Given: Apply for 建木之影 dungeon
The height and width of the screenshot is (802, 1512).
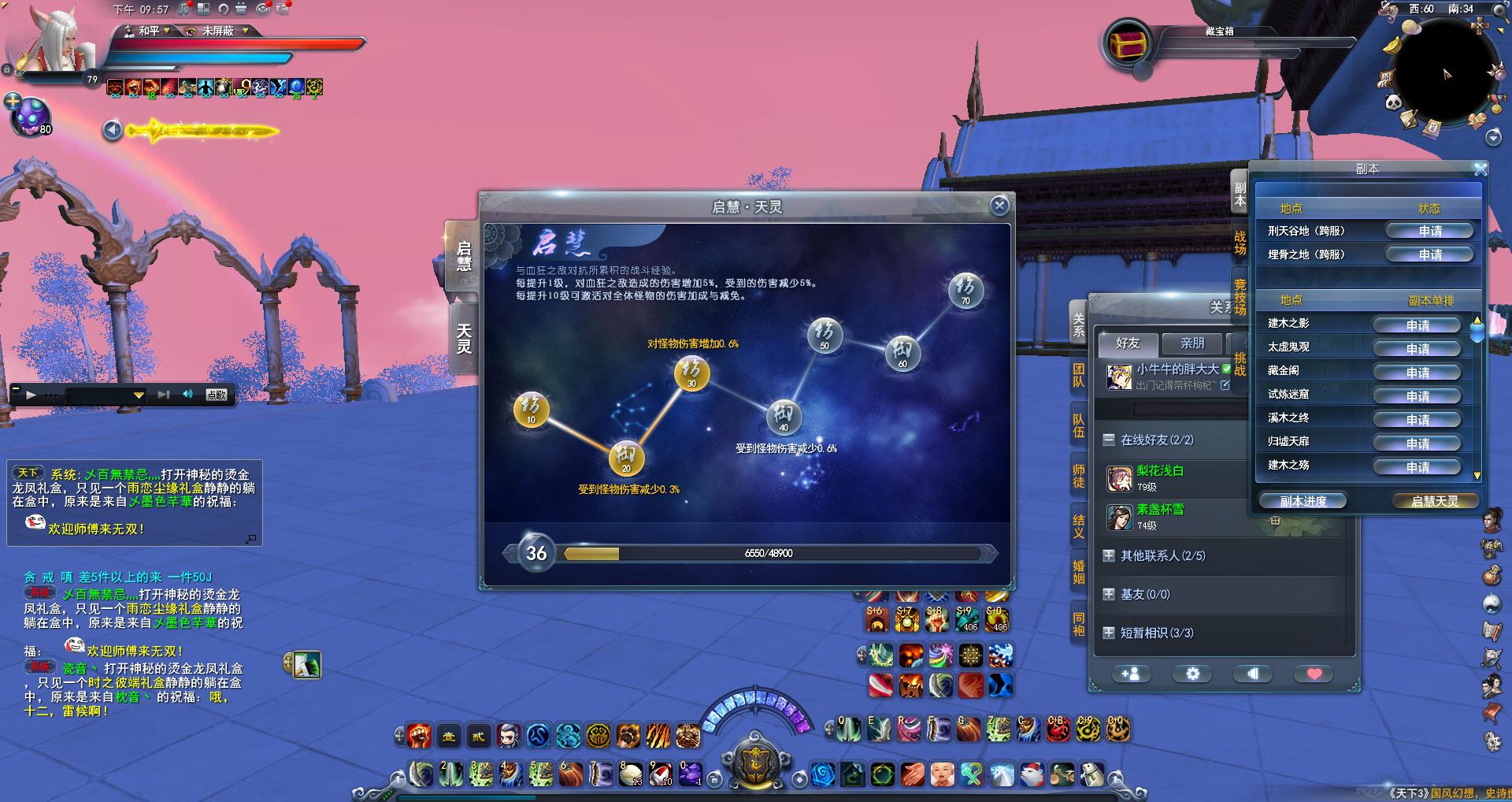Looking at the screenshot, I should (x=1417, y=325).
